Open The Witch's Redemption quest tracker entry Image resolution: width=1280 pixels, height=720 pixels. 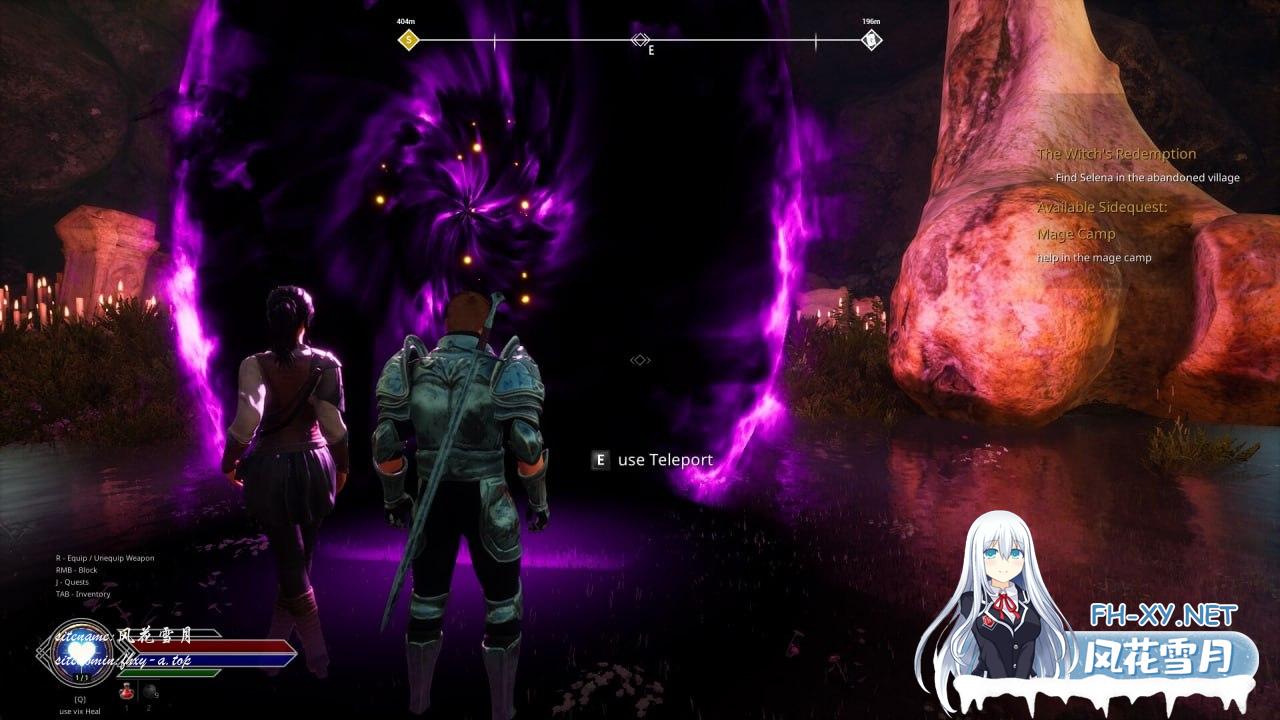(x=1116, y=154)
